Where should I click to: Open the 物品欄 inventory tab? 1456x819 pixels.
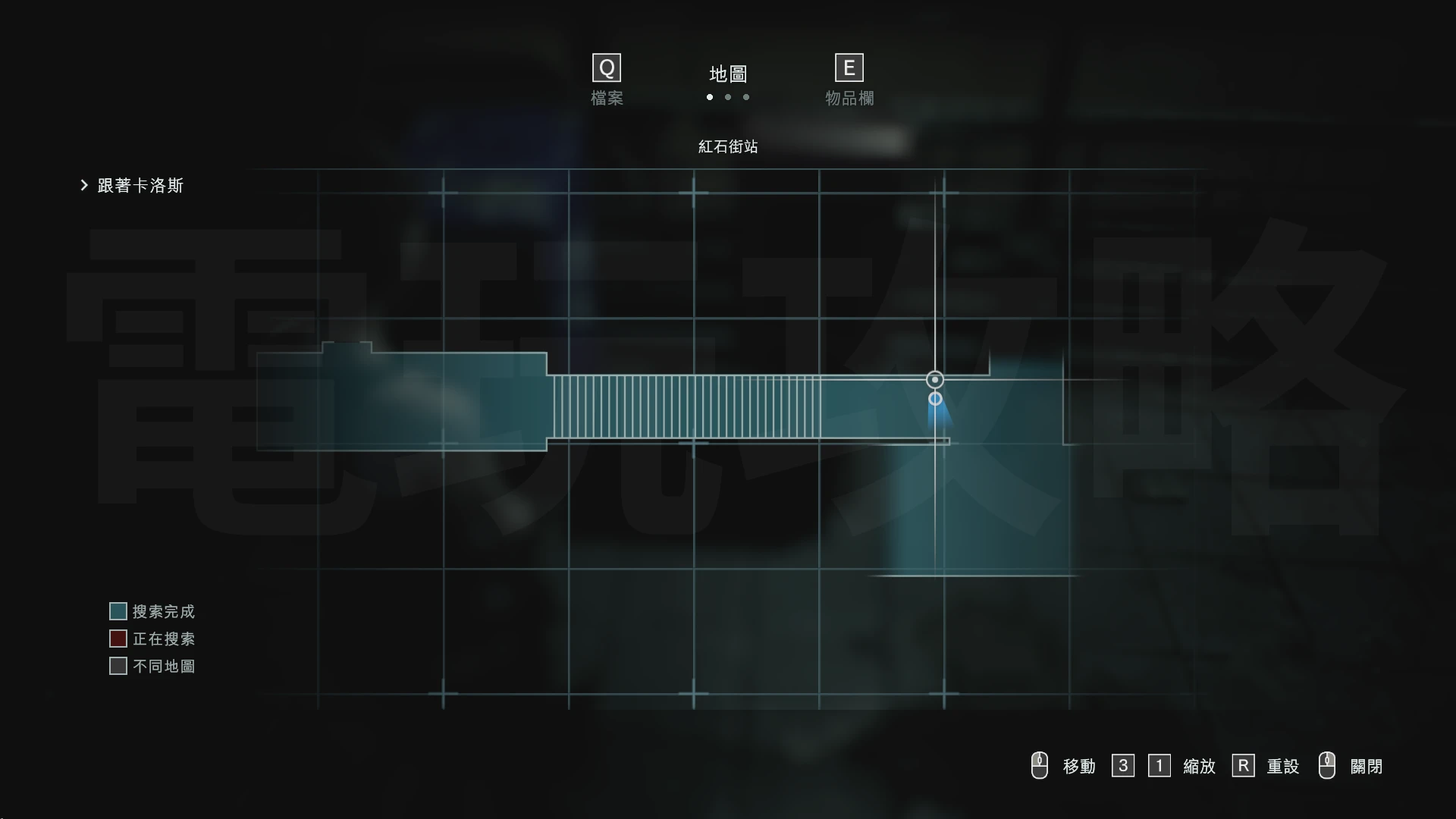(x=849, y=80)
